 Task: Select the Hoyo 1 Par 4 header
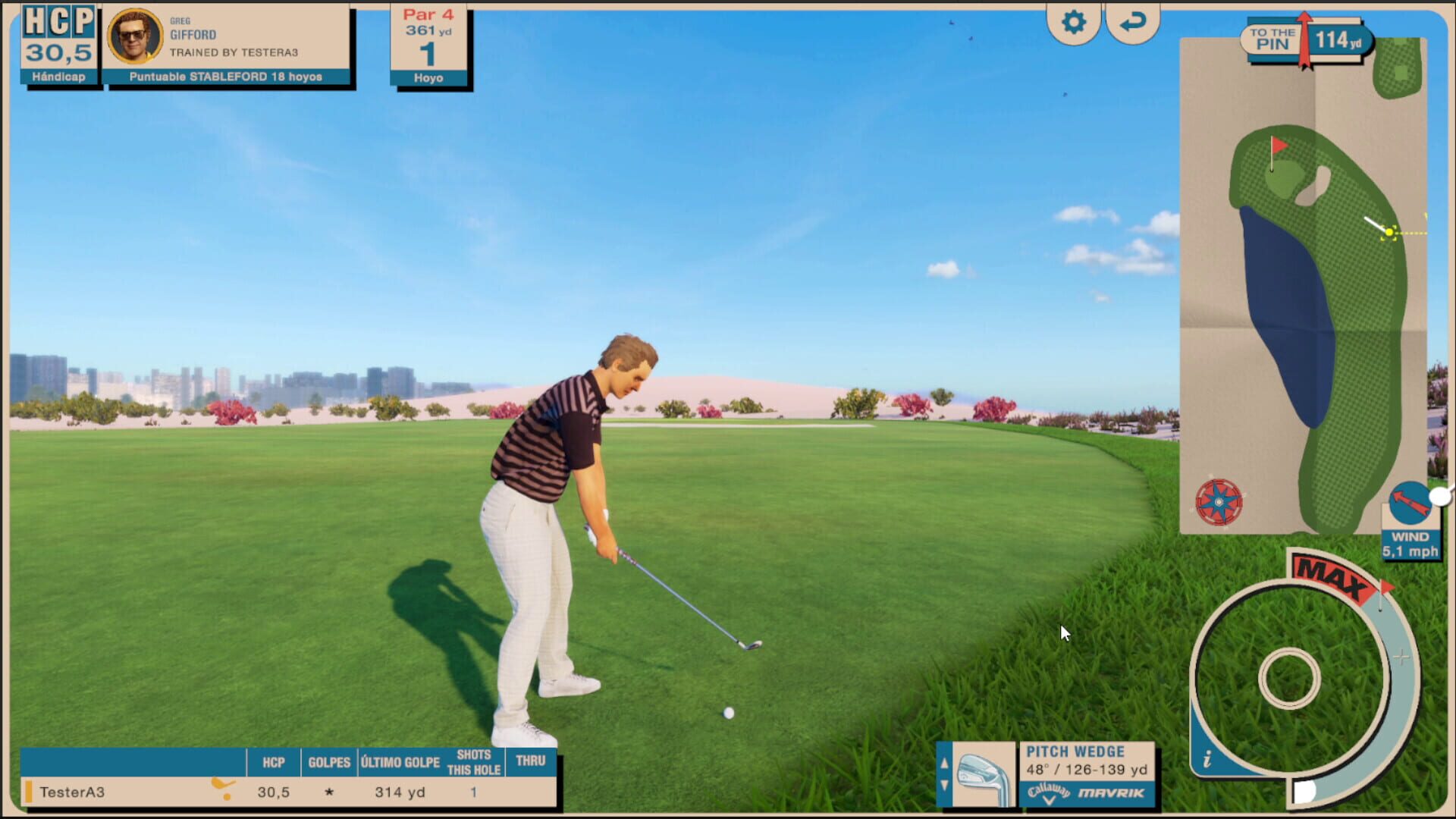pyautogui.click(x=427, y=42)
